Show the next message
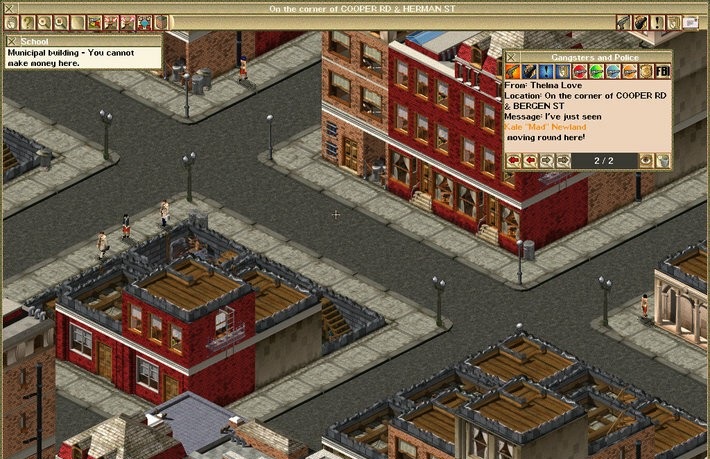The image size is (710, 459). pyautogui.click(x=547, y=159)
